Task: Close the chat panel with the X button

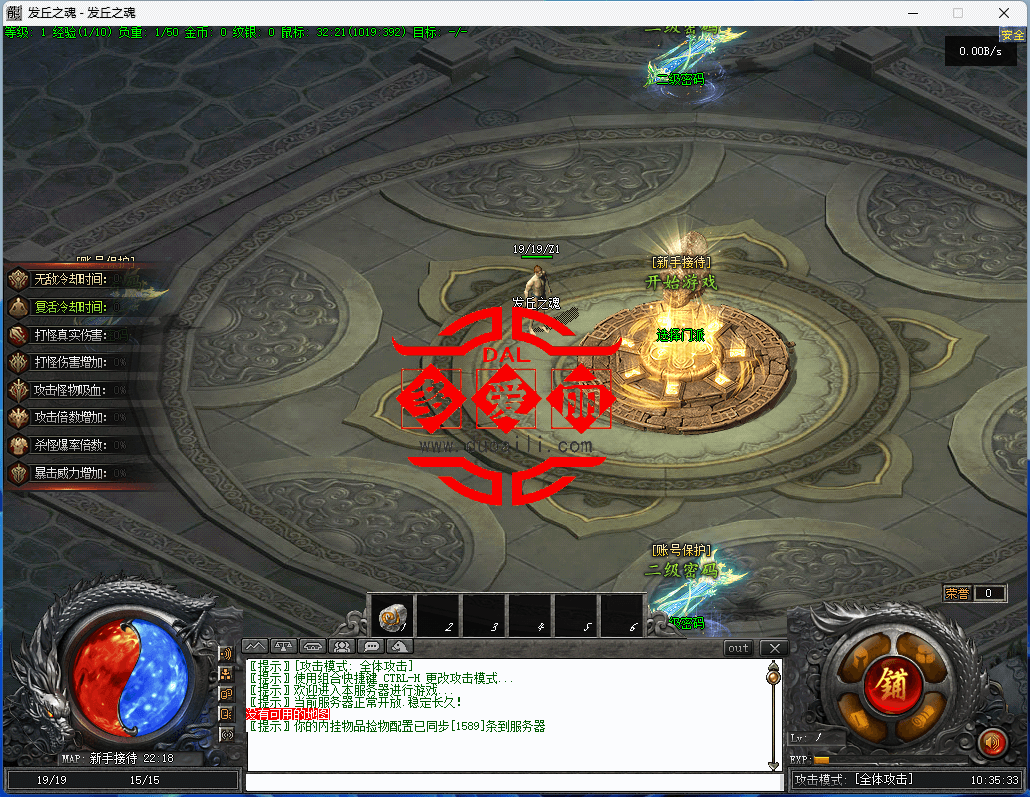Action: pyautogui.click(x=772, y=648)
